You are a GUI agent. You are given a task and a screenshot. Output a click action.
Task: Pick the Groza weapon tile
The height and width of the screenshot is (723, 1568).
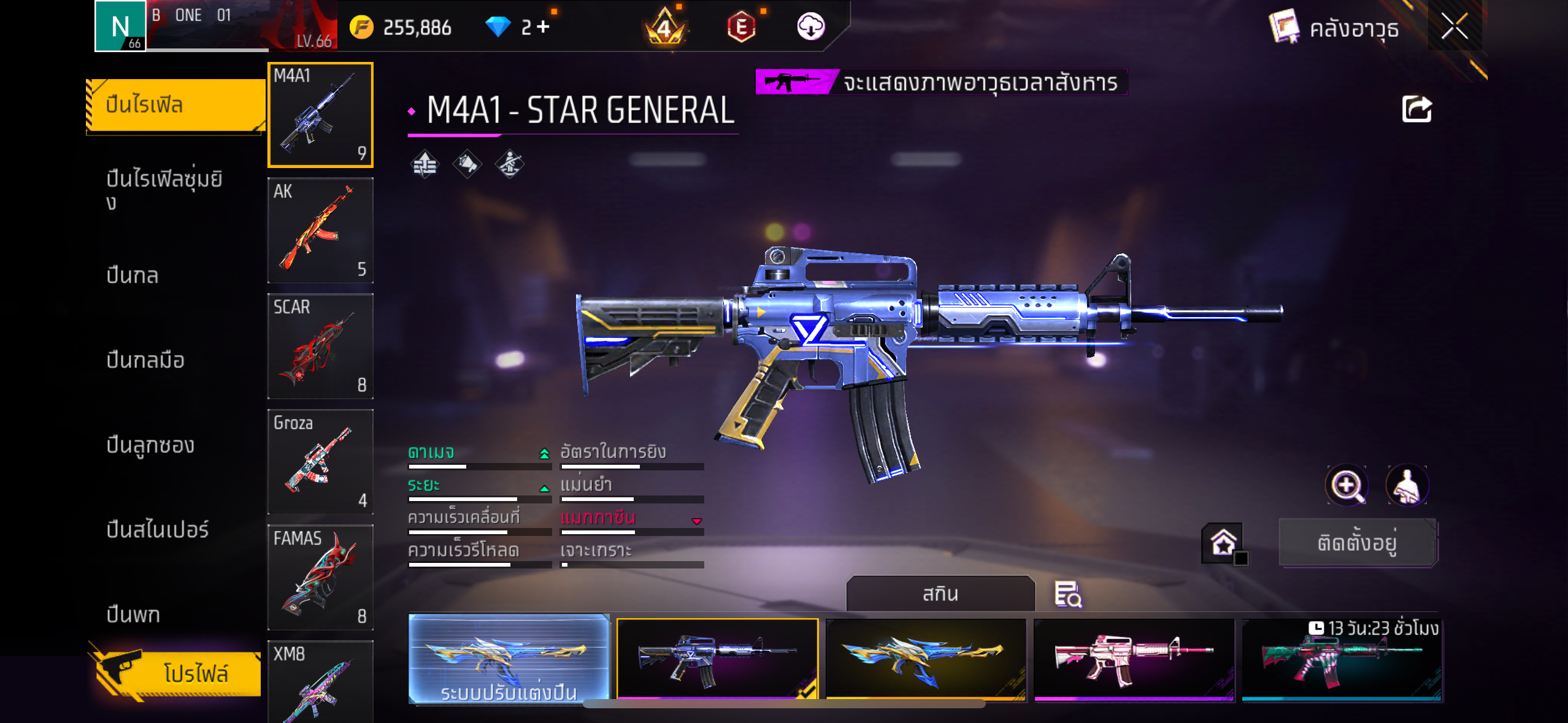click(320, 462)
